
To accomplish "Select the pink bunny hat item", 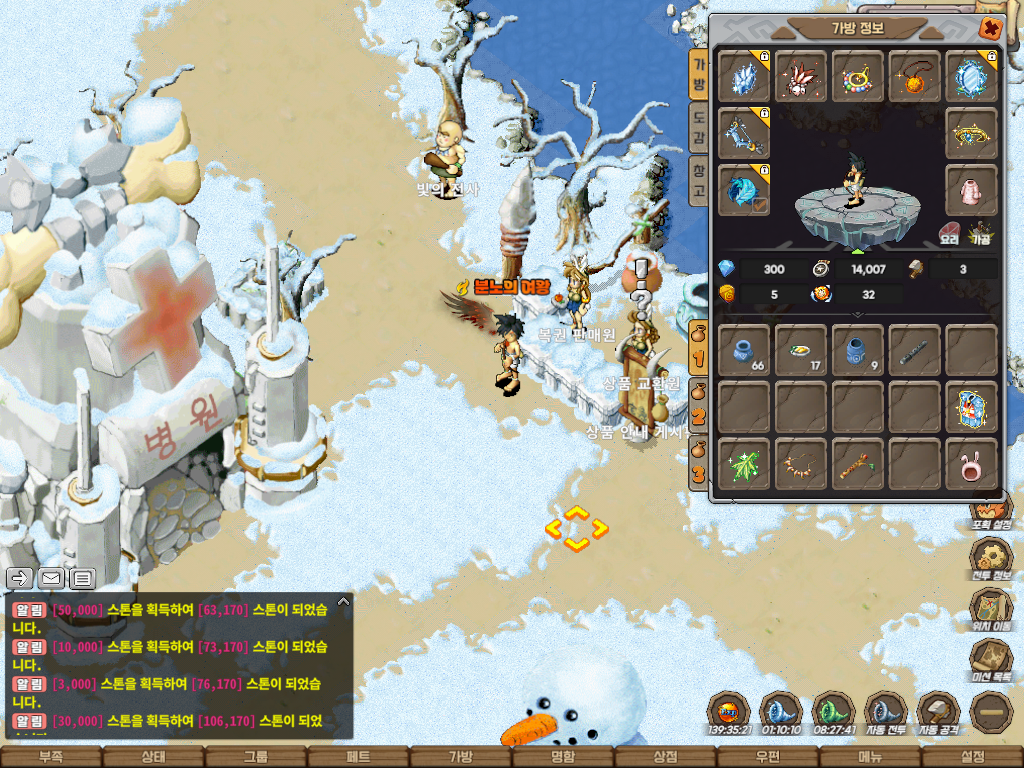I will tap(971, 464).
